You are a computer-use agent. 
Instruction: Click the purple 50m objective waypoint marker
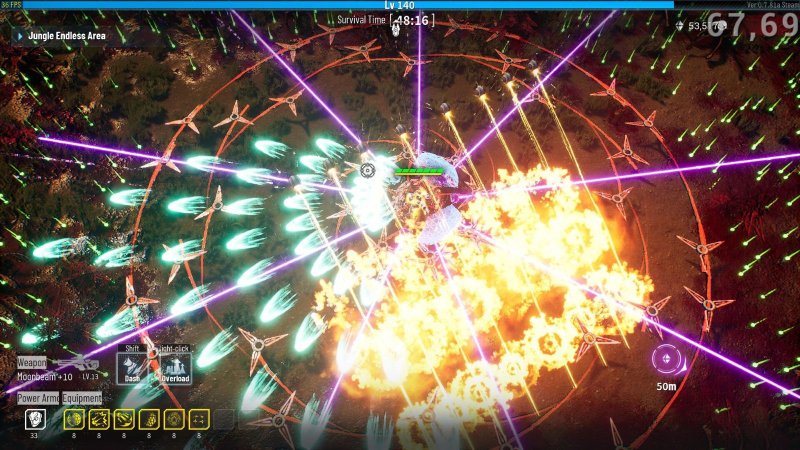pyautogui.click(x=664, y=357)
